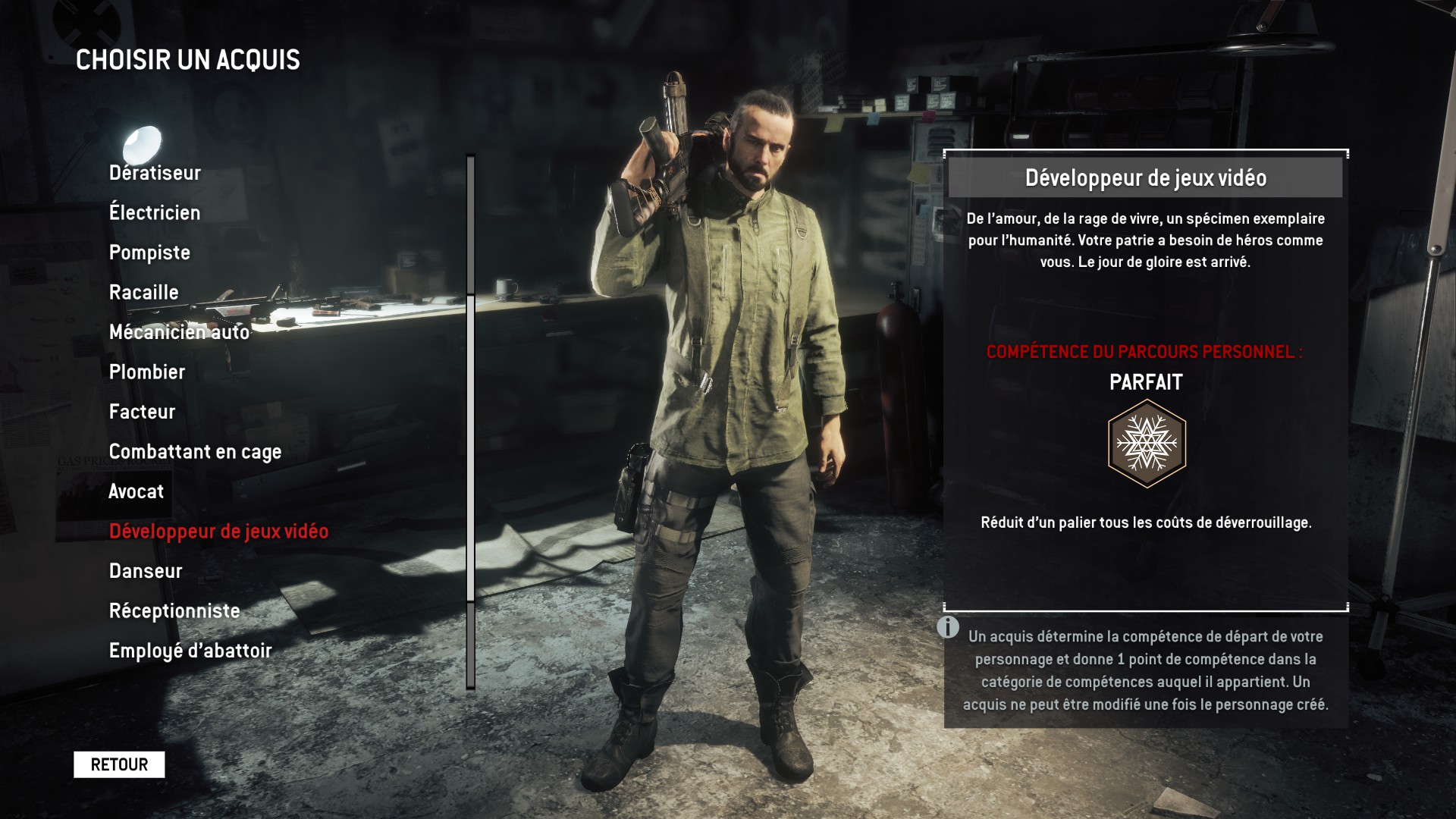
Task: Pick the Réceptionniste background
Action: pos(174,611)
